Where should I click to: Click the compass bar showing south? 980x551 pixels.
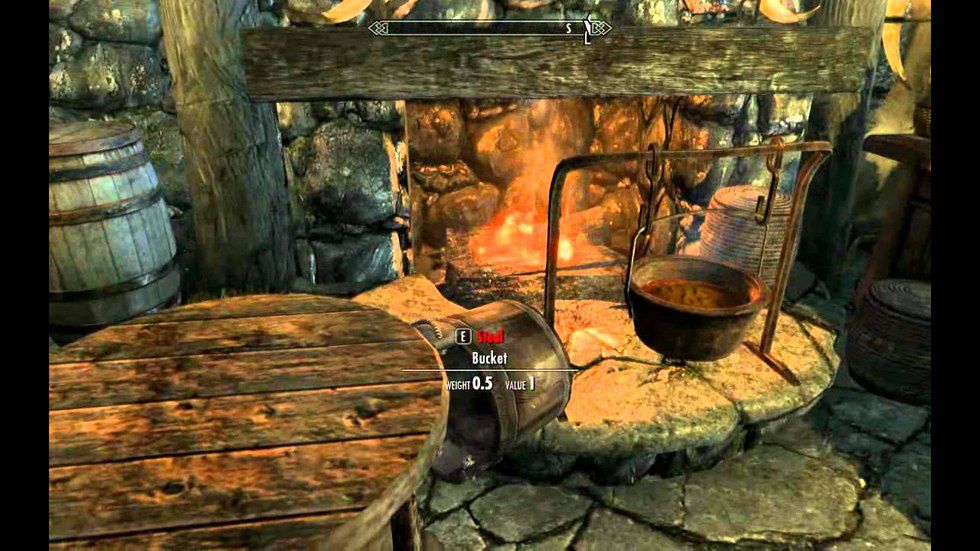point(489,29)
